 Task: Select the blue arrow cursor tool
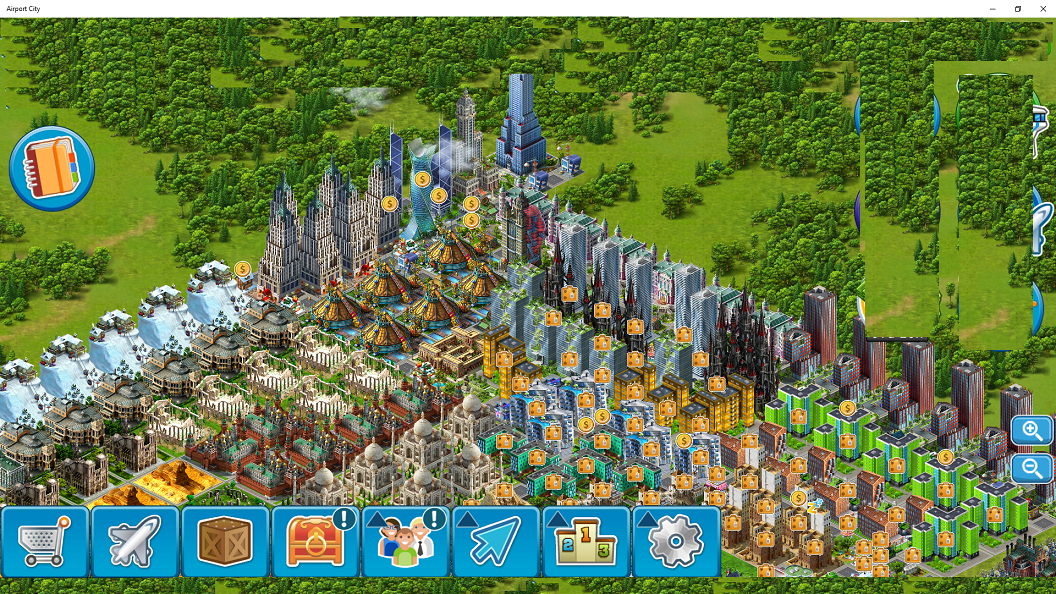[495, 541]
